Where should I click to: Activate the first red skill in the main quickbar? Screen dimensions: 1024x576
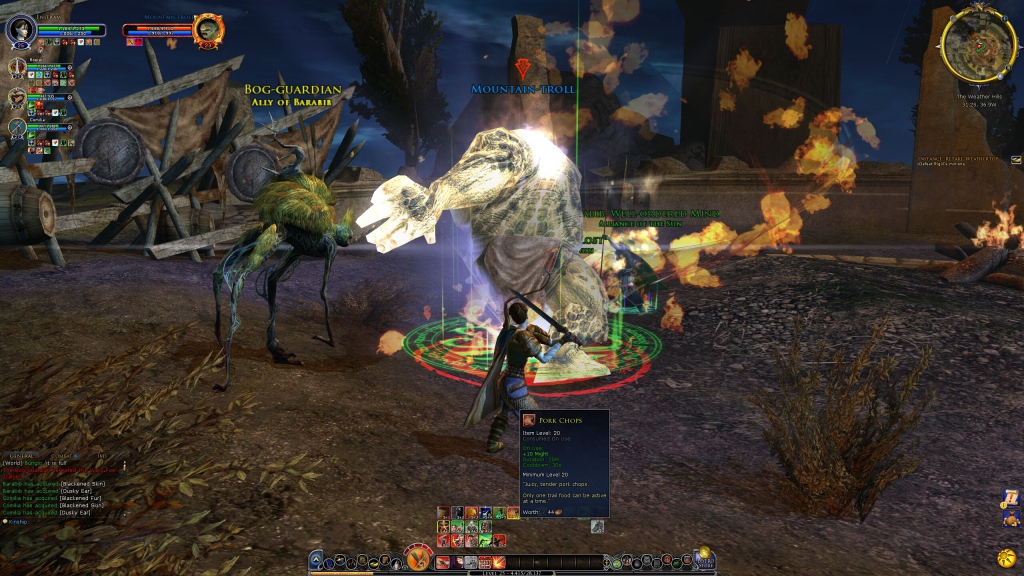coord(443,562)
